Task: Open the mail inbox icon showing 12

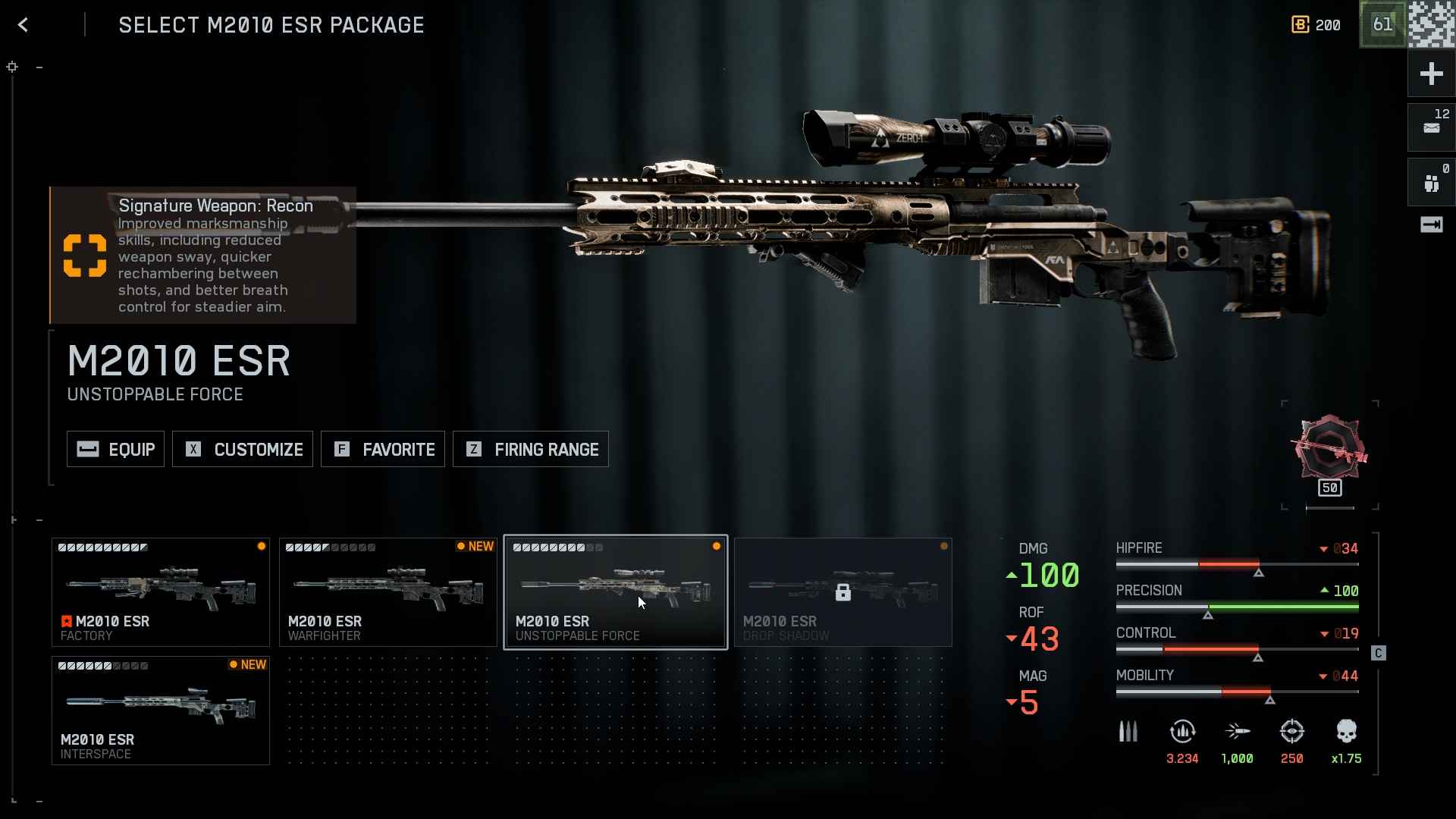Action: (x=1431, y=127)
